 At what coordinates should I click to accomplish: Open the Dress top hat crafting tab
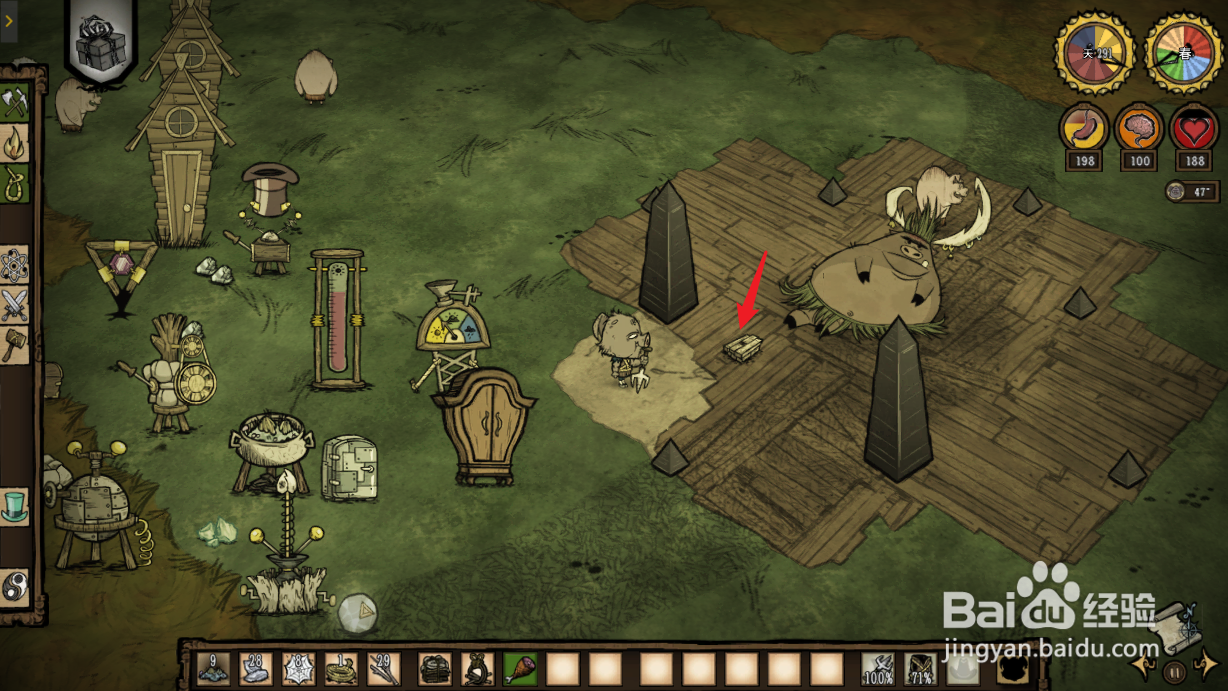pos(15,505)
